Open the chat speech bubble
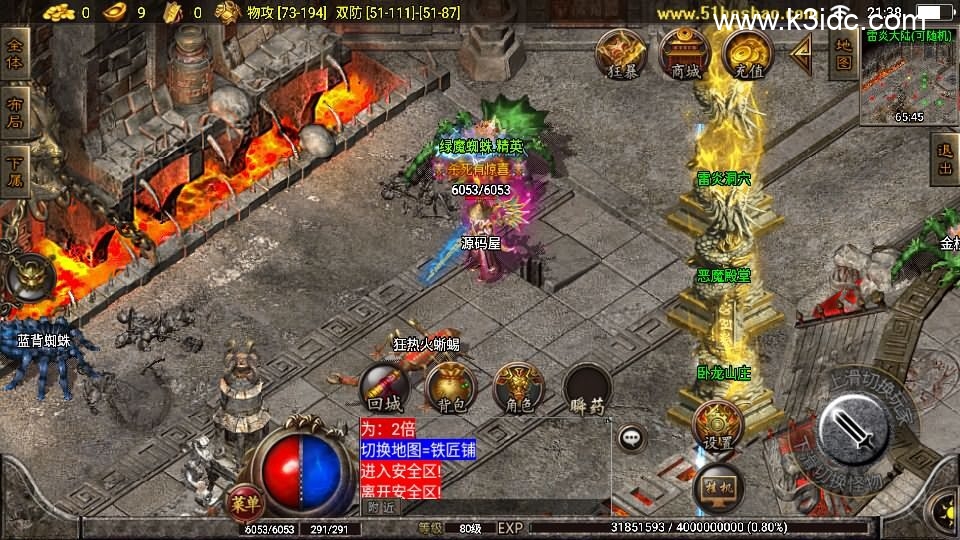960x540 pixels. (631, 437)
